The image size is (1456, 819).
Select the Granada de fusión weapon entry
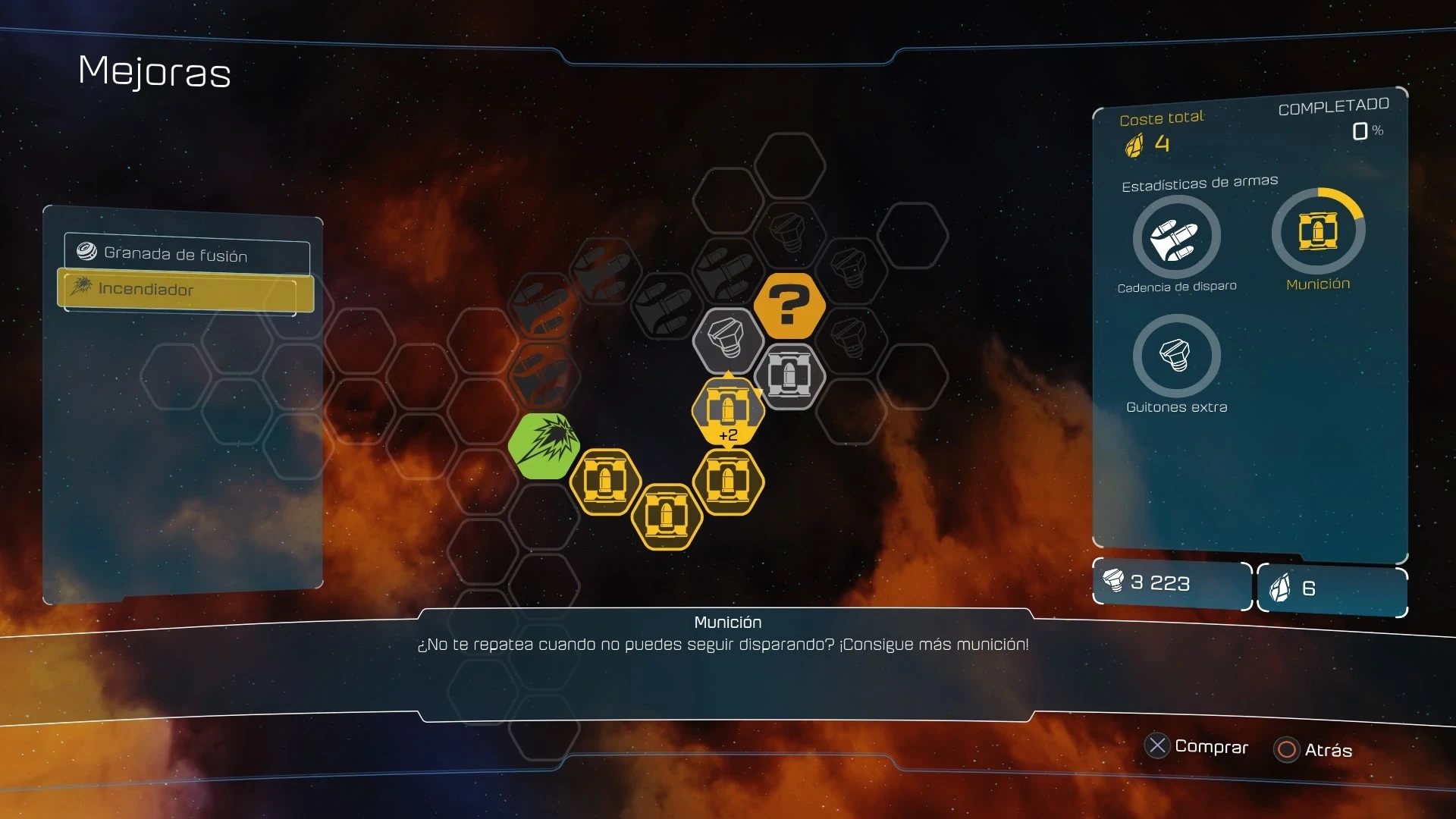pos(187,255)
